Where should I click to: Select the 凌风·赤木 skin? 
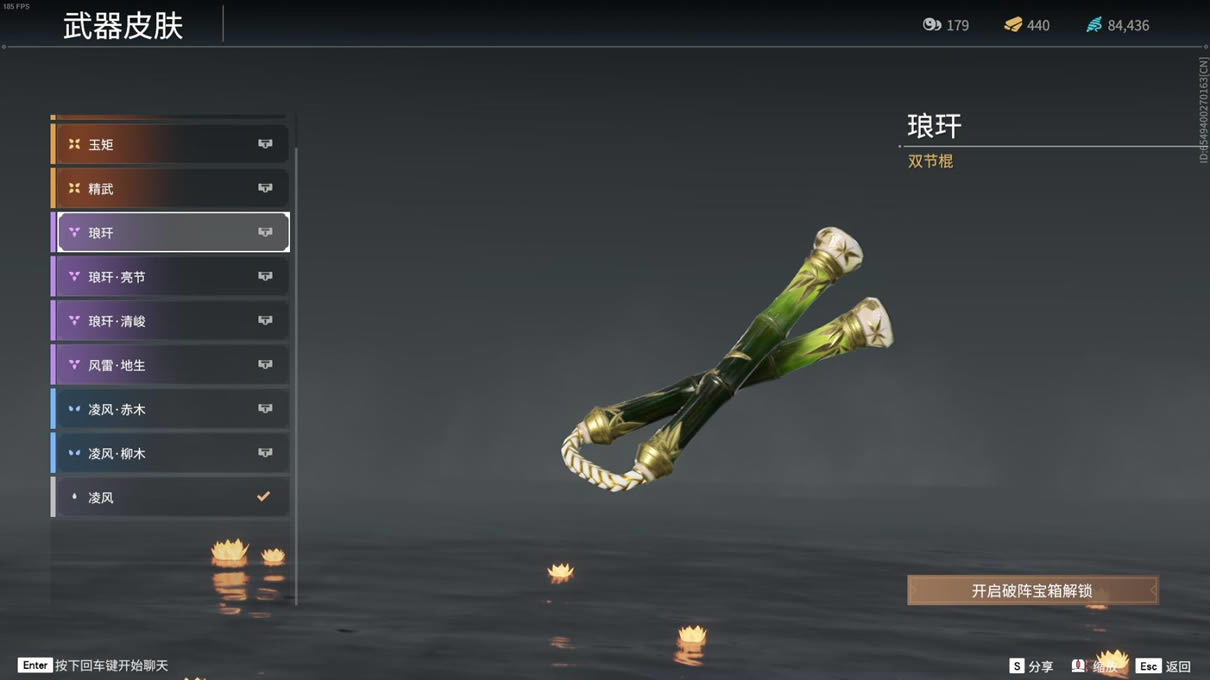172,409
